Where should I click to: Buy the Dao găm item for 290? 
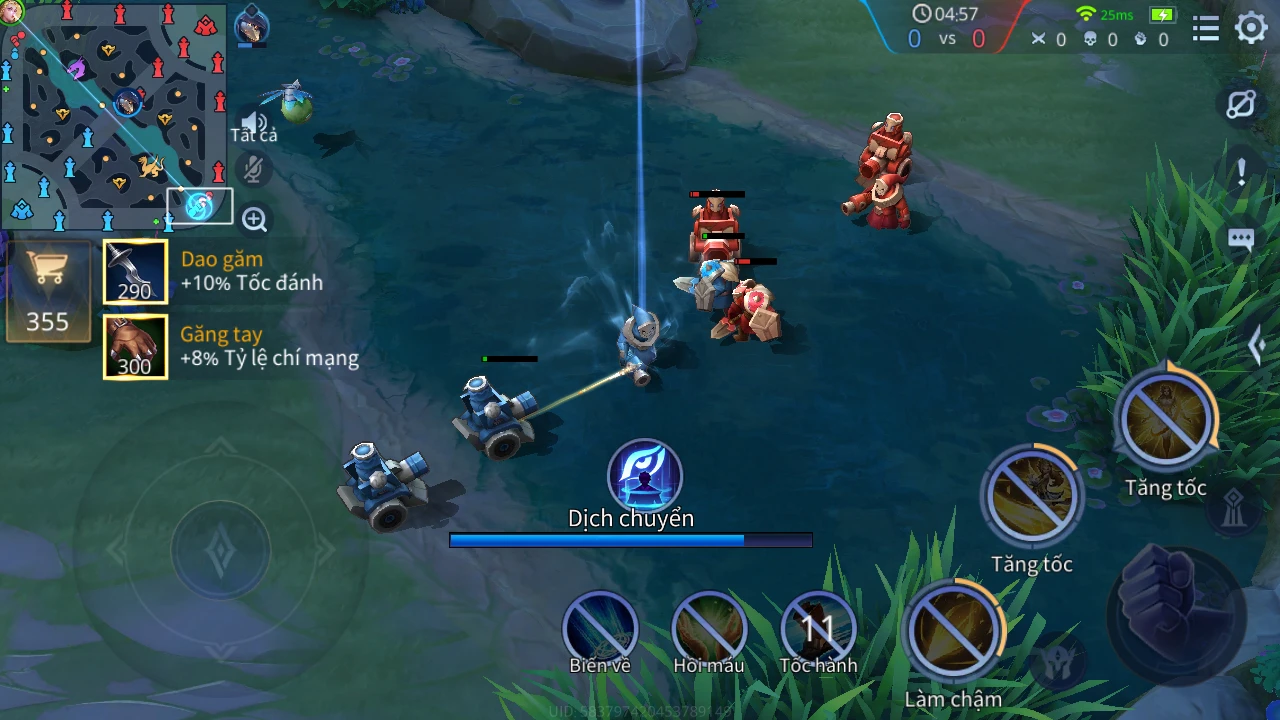click(x=135, y=271)
